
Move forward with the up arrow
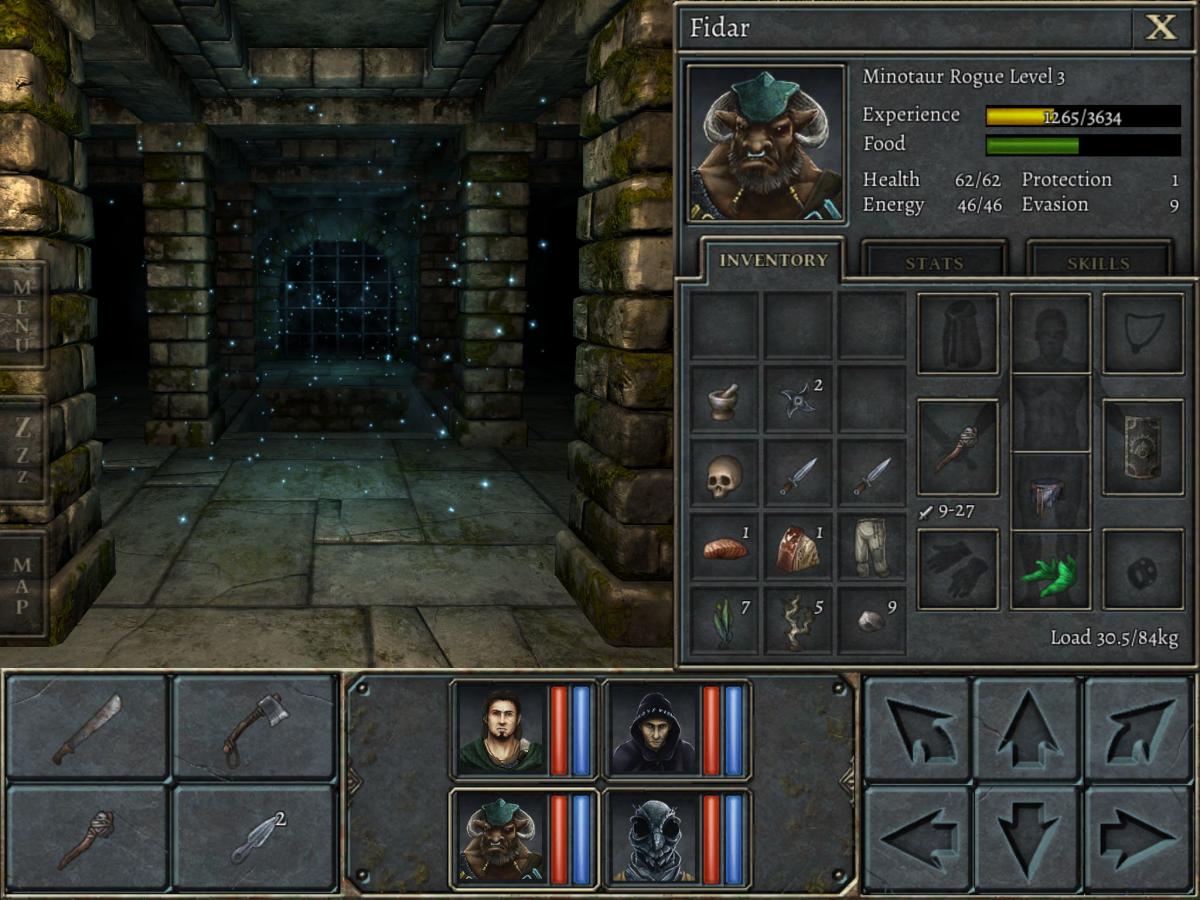[x=1027, y=729]
